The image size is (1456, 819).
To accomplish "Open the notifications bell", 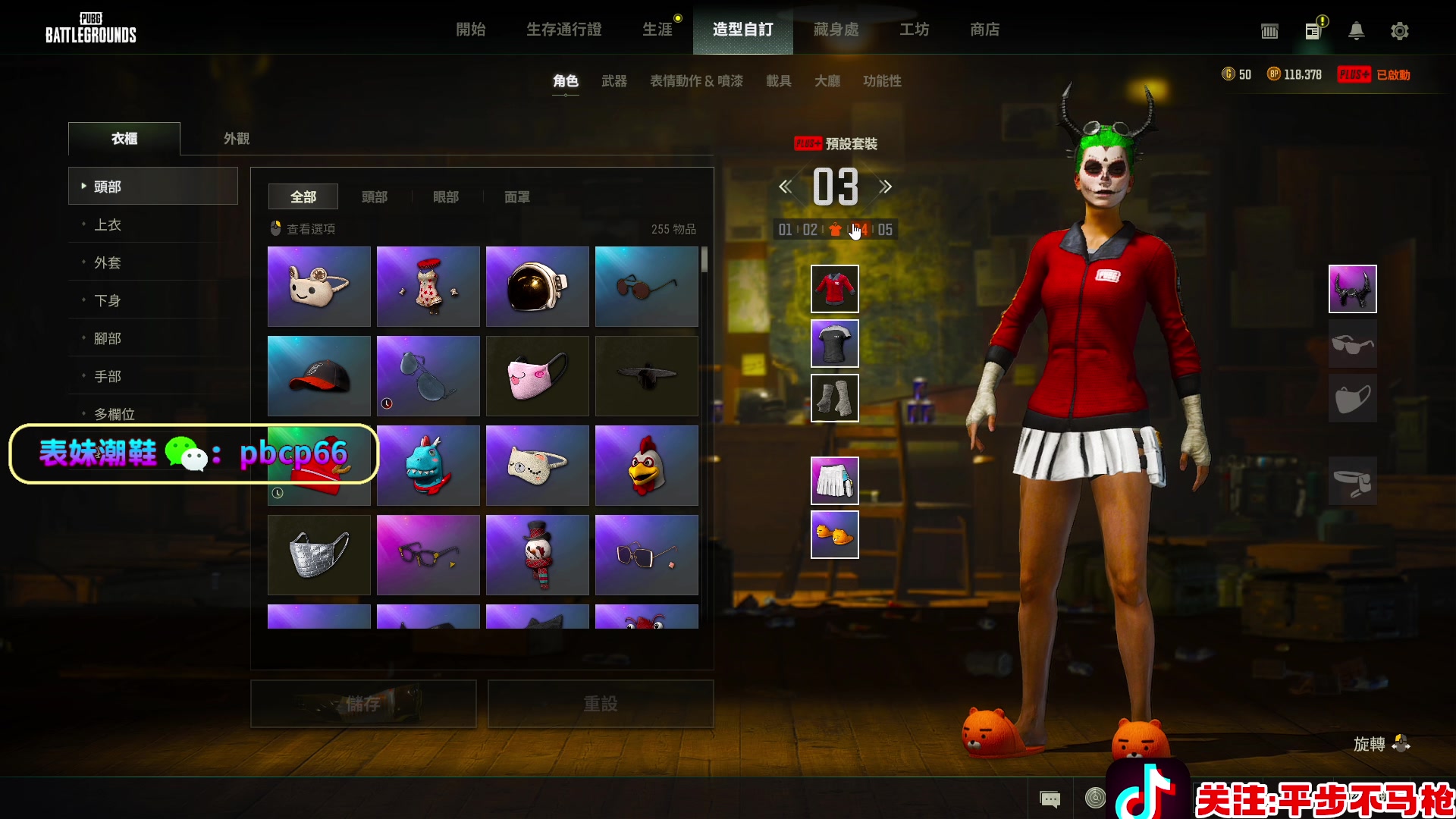I will (1356, 31).
